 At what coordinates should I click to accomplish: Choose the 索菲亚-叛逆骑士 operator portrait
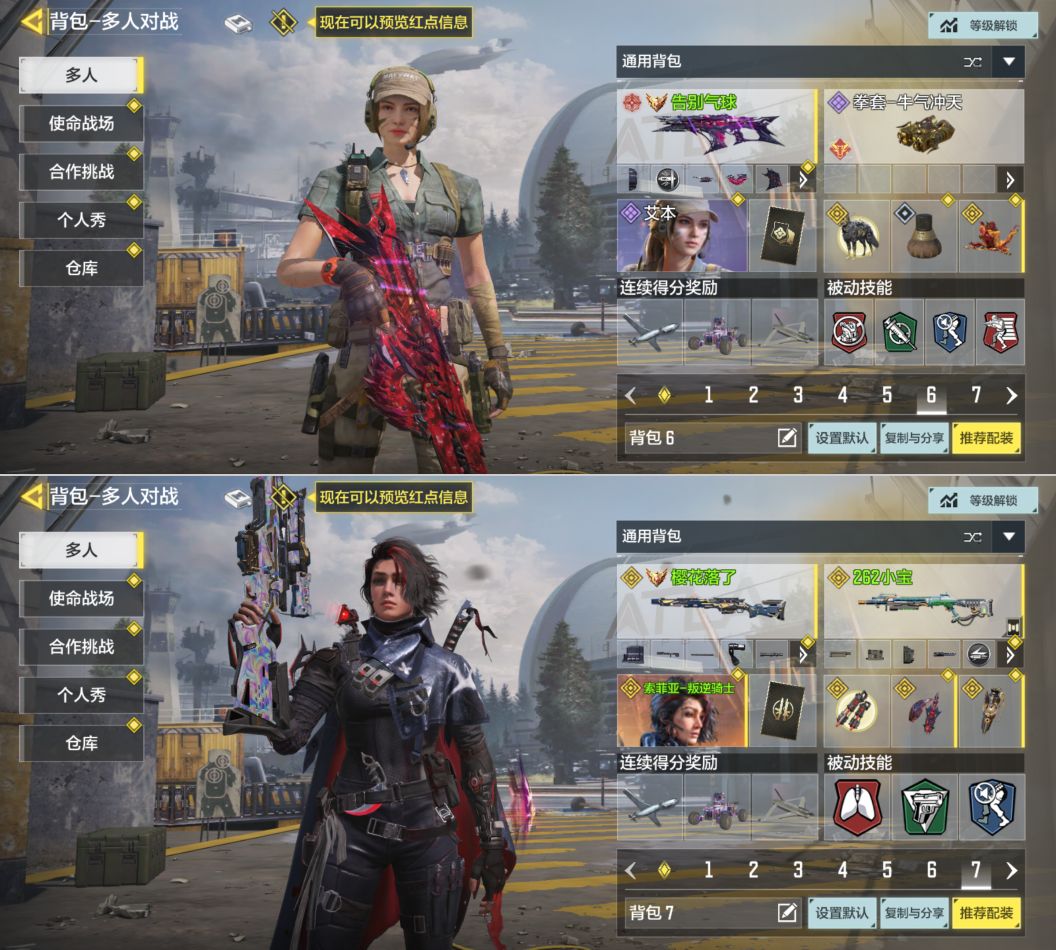[682, 711]
